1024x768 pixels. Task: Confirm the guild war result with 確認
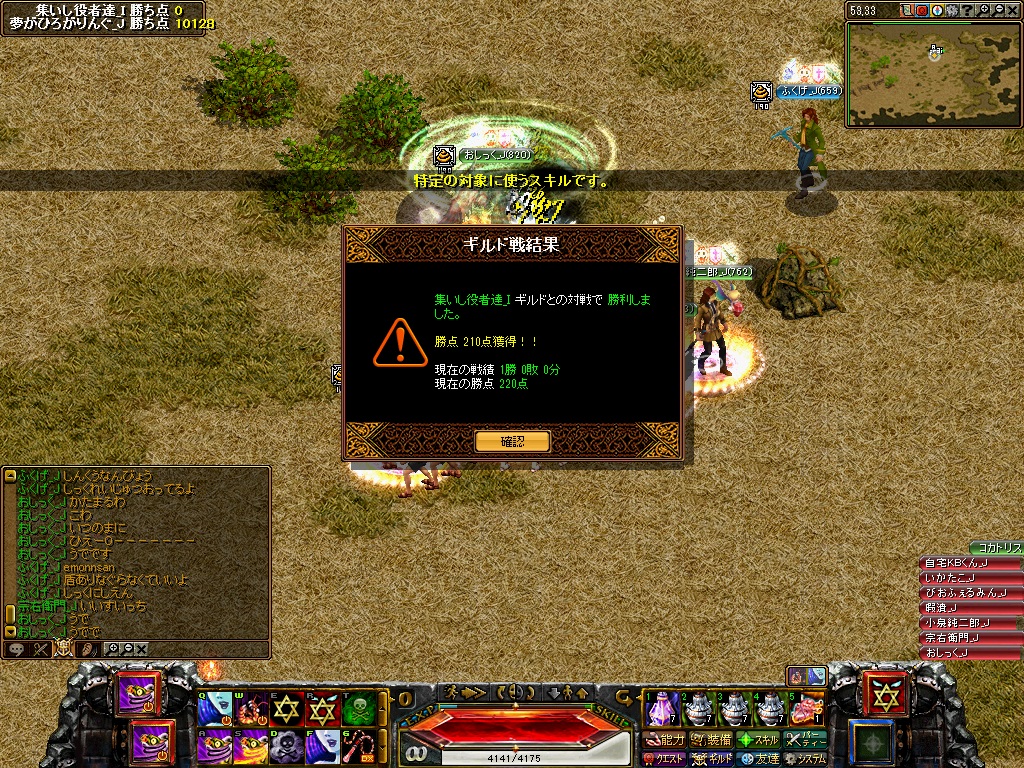[512, 441]
